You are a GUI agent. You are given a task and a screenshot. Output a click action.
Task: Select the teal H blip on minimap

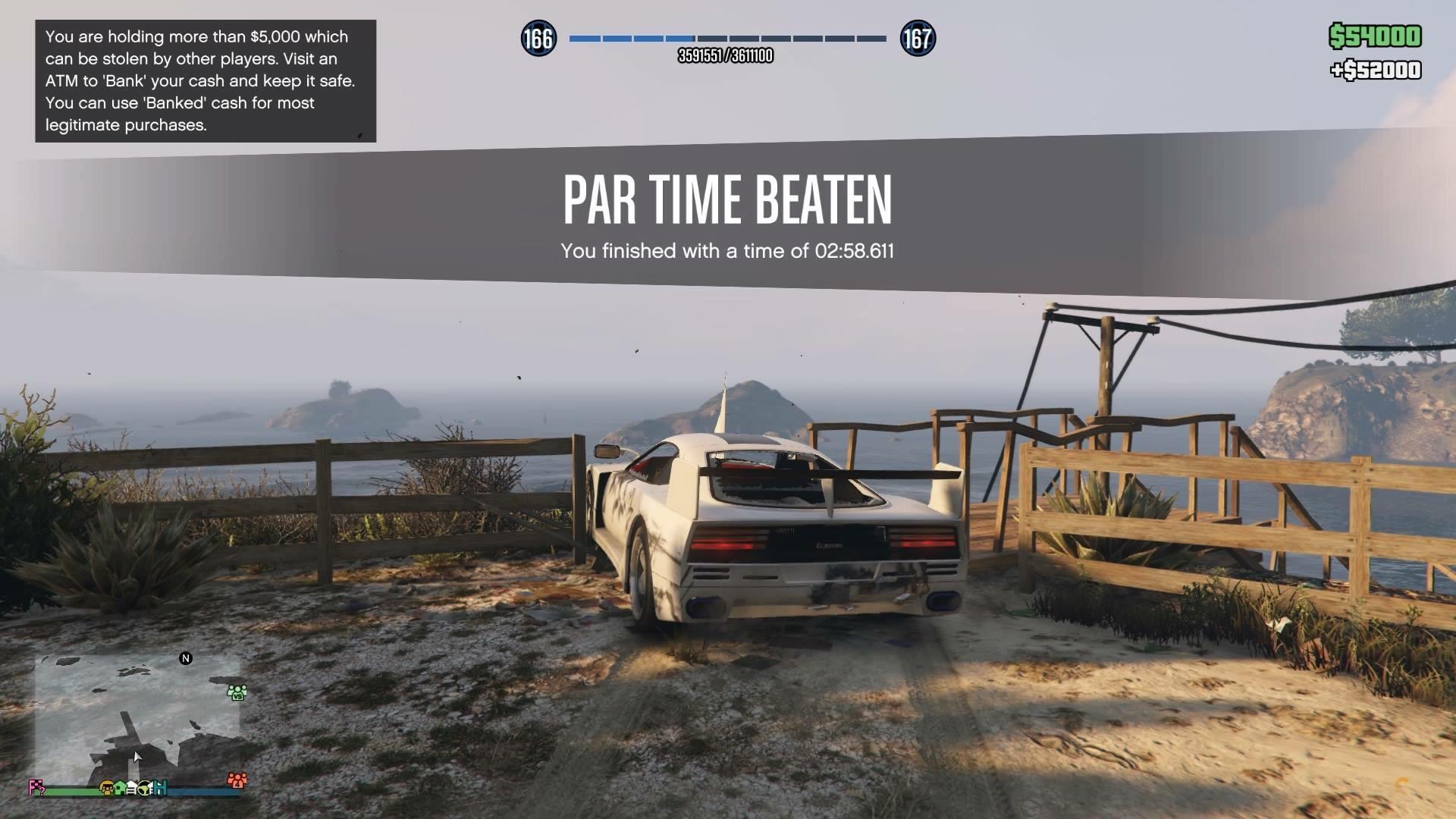pyautogui.click(x=161, y=789)
